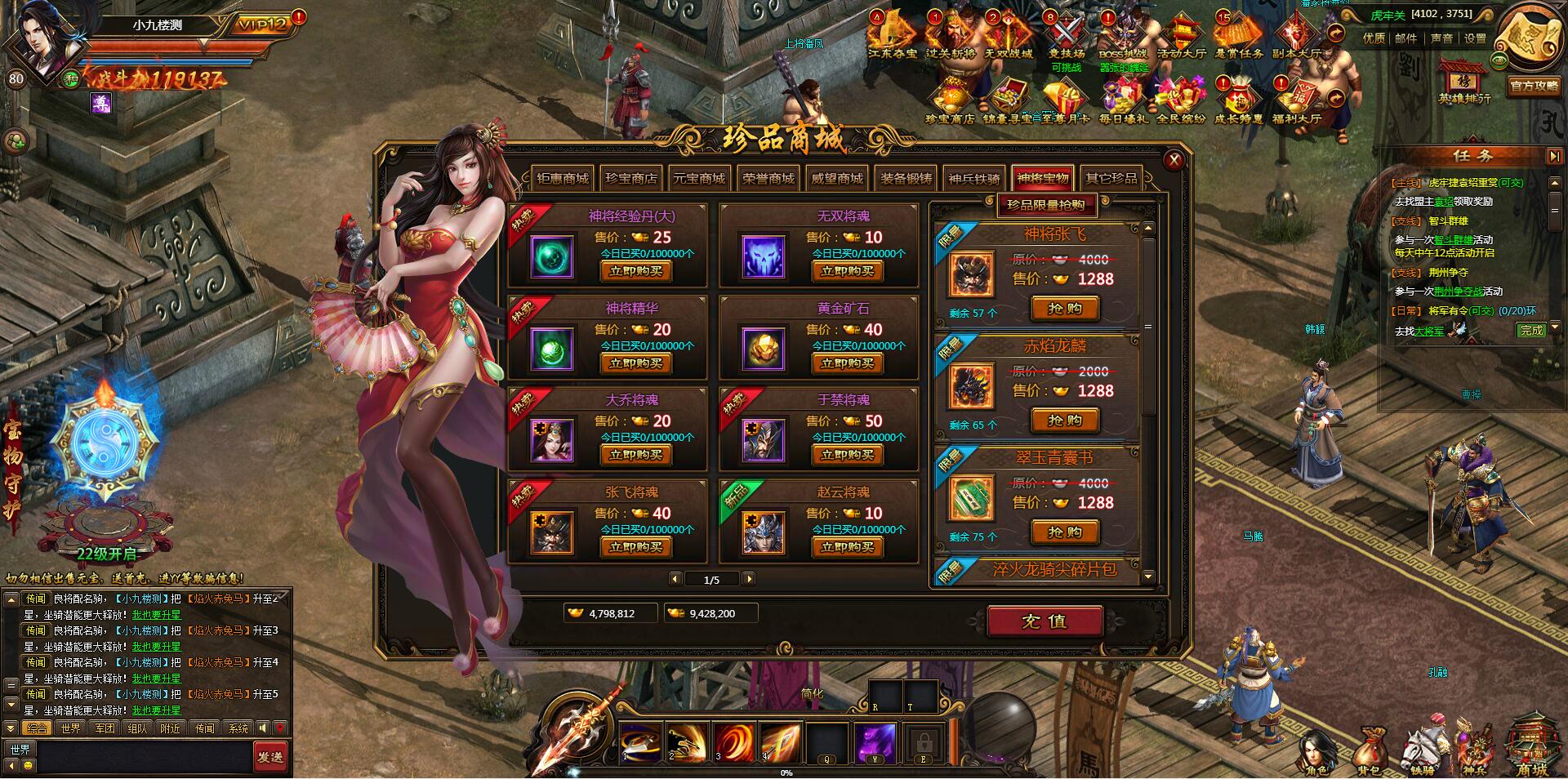Switch to the 钜惠商城 tab

click(563, 178)
